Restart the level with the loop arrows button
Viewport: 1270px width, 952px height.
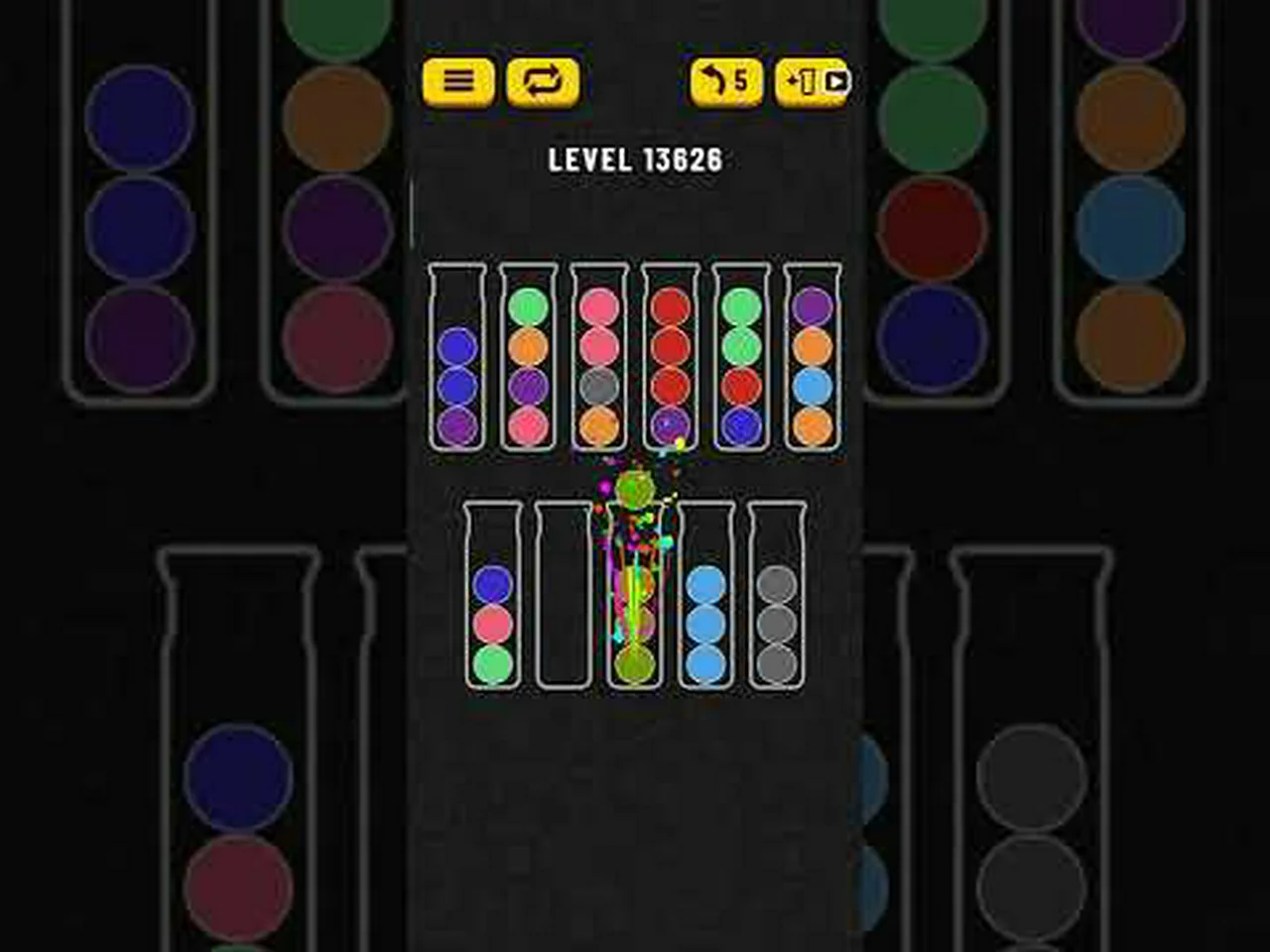click(x=543, y=81)
